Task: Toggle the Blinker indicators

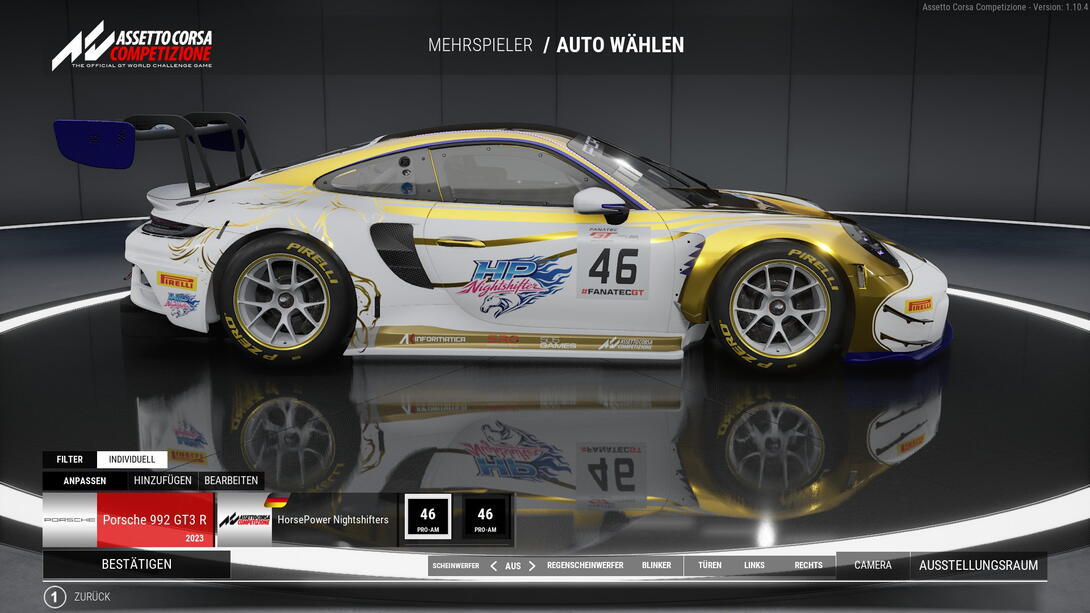Action: [x=656, y=566]
